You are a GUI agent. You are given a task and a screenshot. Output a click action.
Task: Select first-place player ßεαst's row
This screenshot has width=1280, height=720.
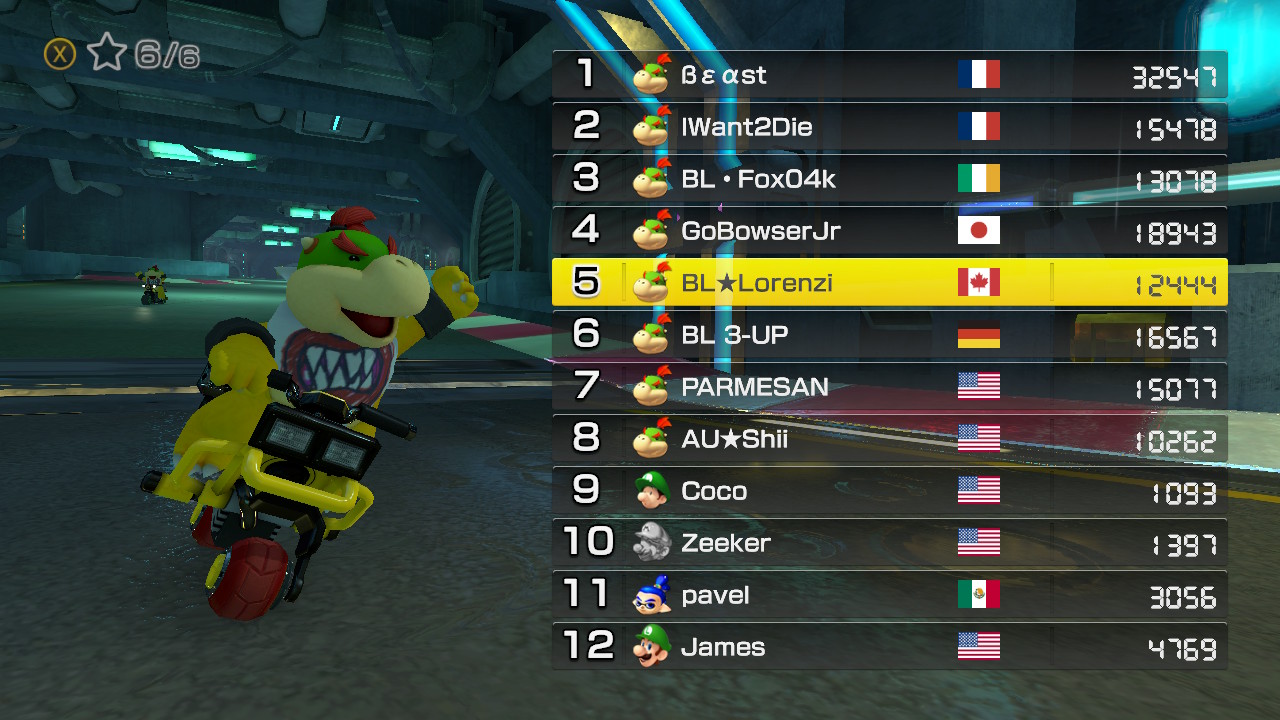(x=889, y=75)
